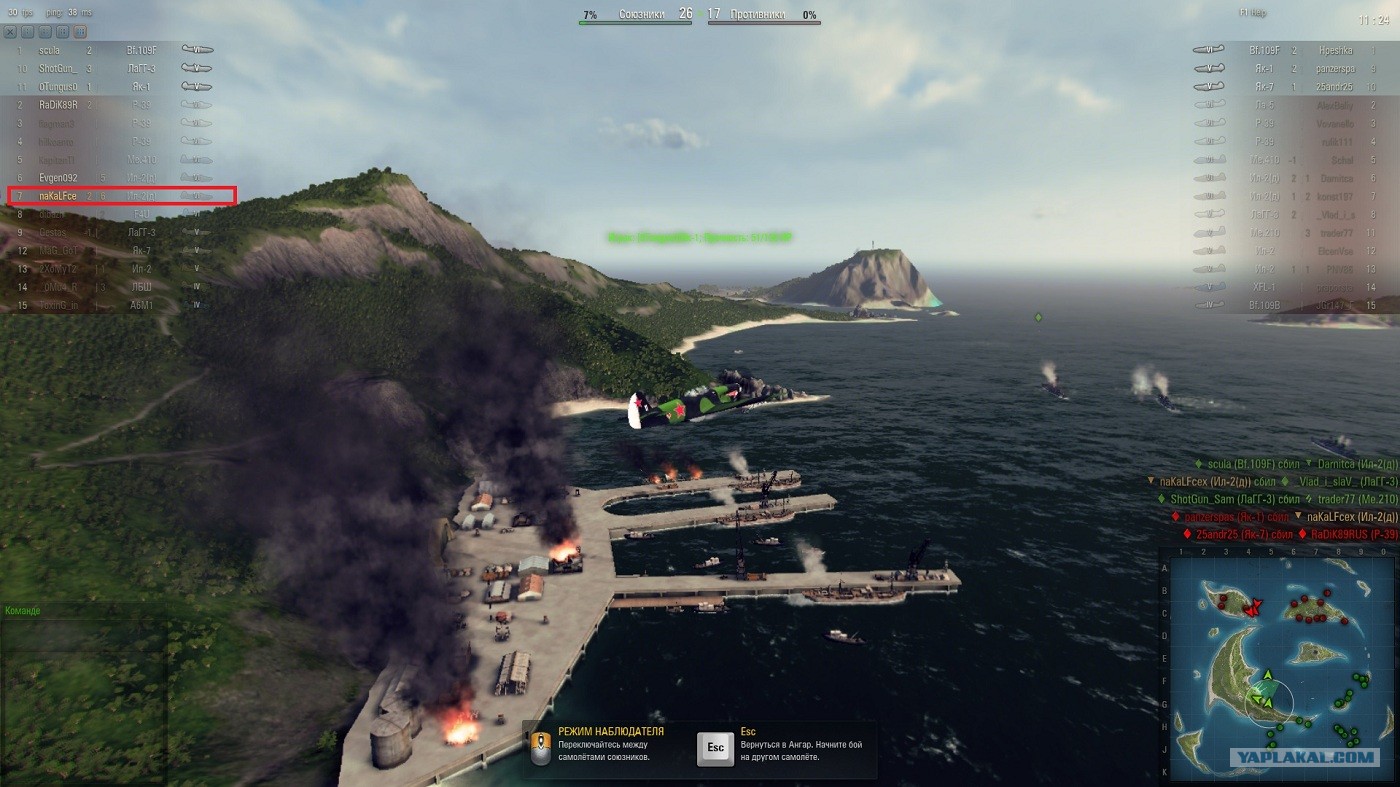Pick panzerspa's Як-1 in enemy list
Screen dimensions: 1400x787
point(1290,69)
